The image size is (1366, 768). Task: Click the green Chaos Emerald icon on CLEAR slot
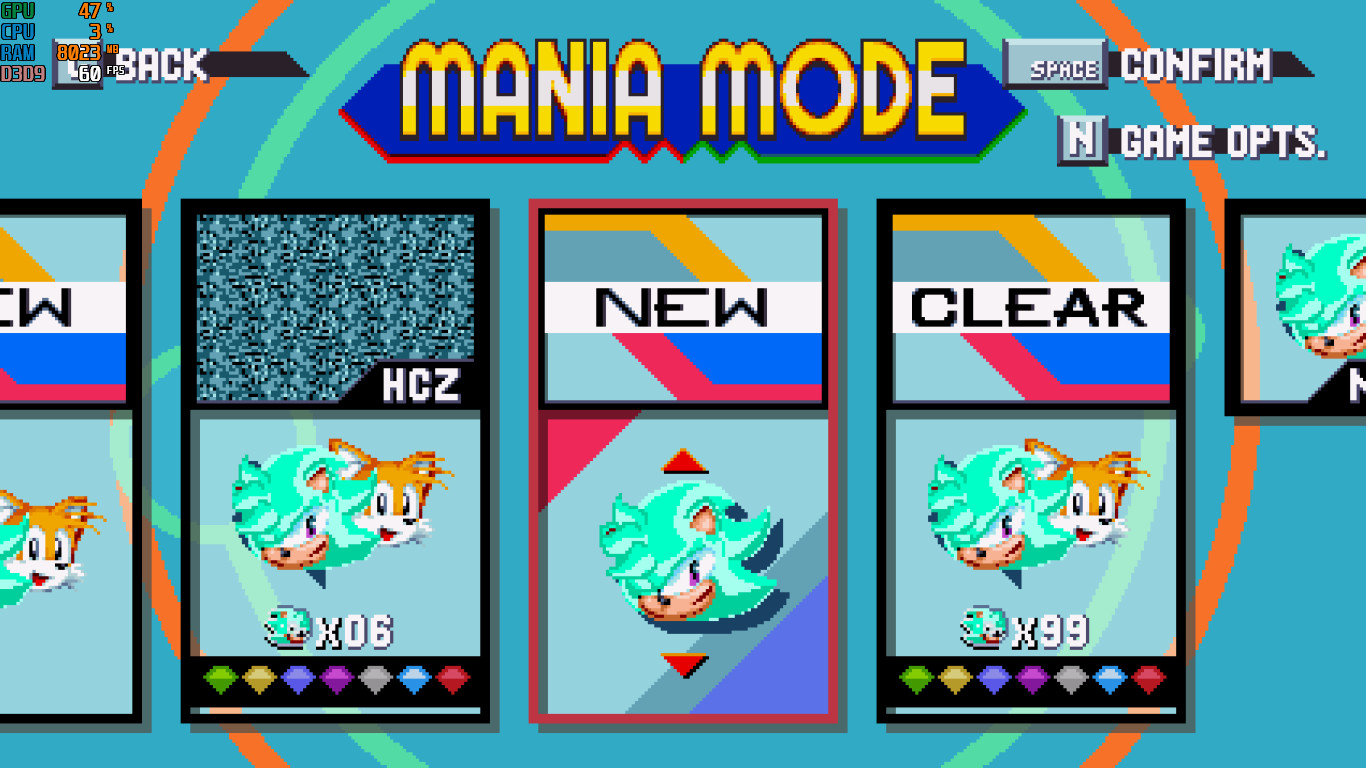point(917,678)
